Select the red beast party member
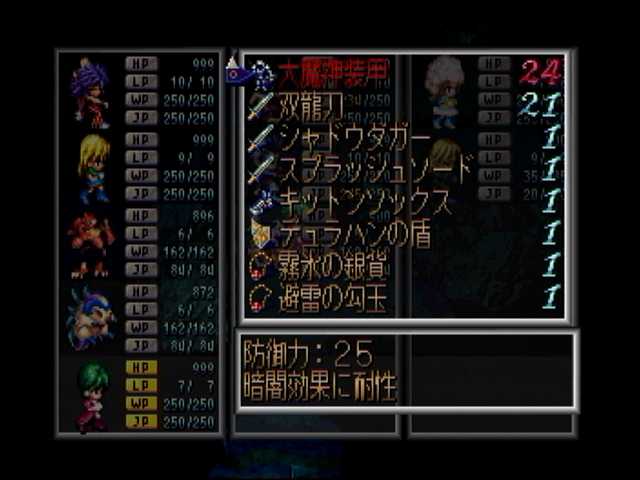 pyautogui.click(x=90, y=243)
